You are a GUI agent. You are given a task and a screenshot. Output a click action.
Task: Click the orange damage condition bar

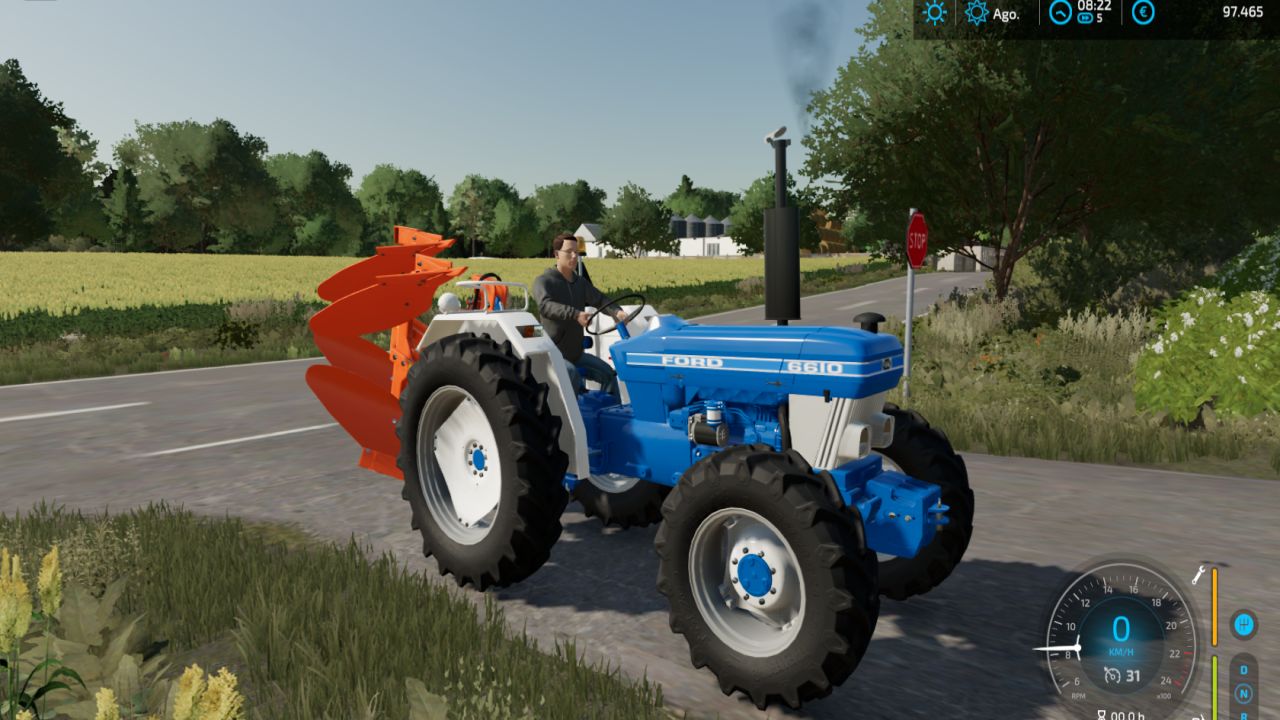tap(1214, 607)
